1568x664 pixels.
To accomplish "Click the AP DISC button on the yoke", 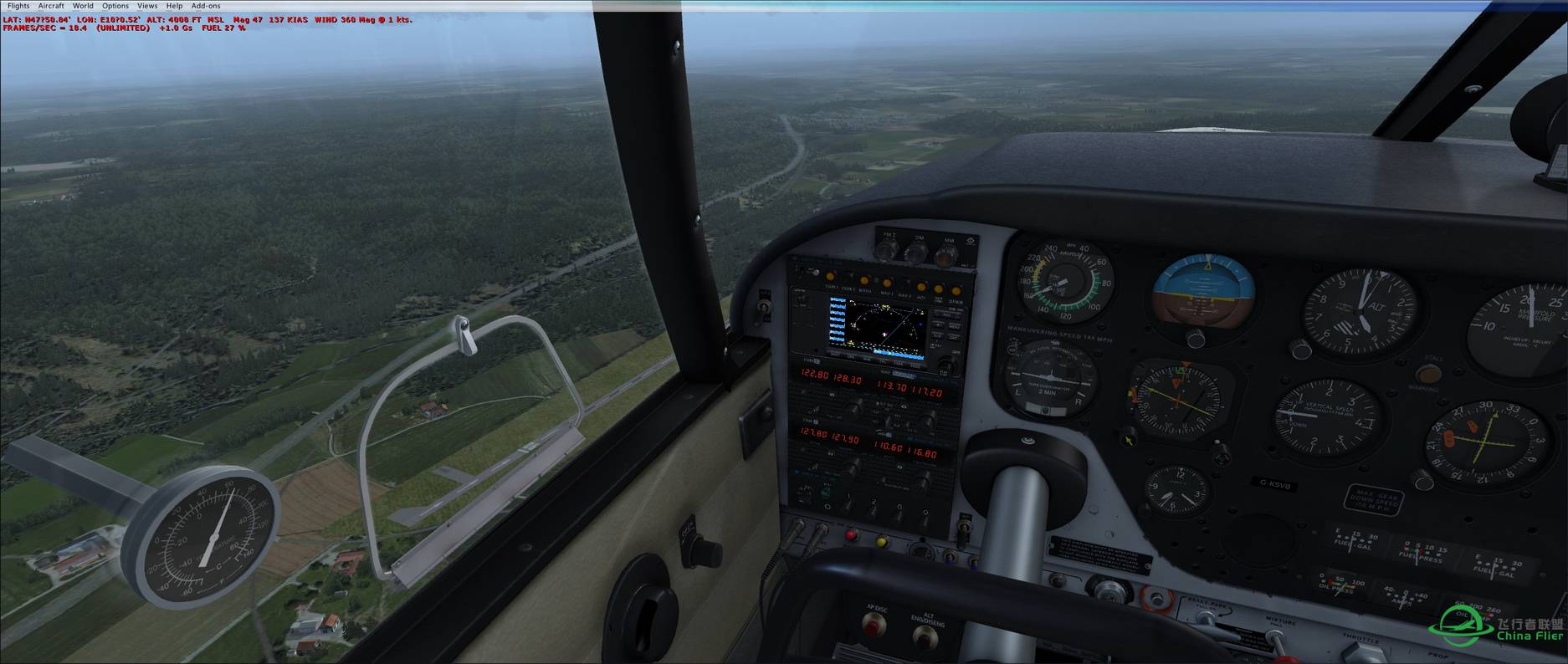I will (x=875, y=624).
